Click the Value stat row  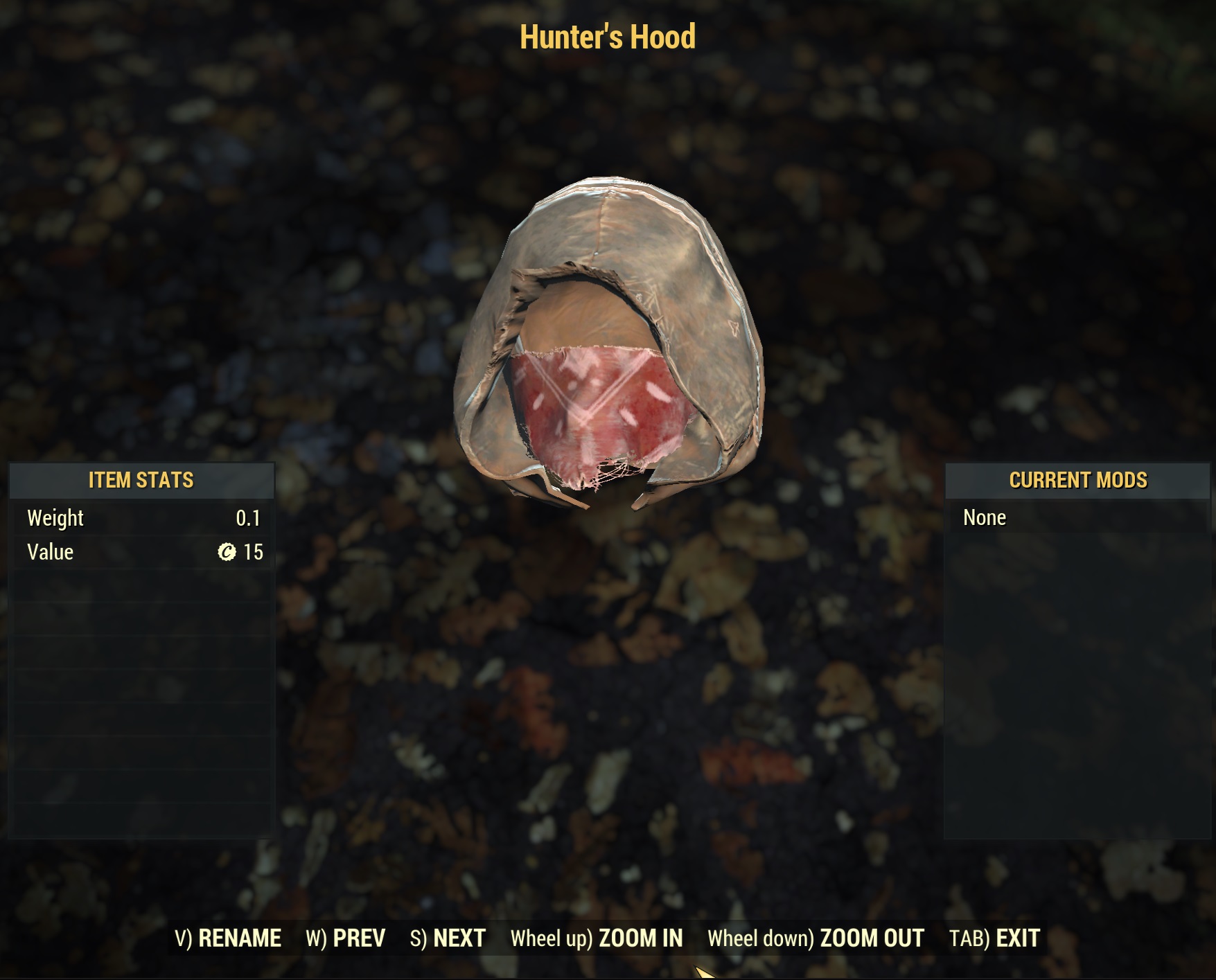[x=139, y=552]
